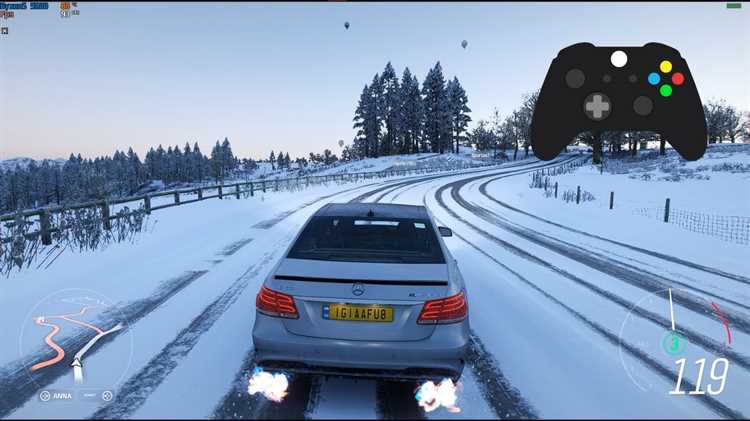
Task: Activate the ANNA assistant pill
Action: click(57, 395)
